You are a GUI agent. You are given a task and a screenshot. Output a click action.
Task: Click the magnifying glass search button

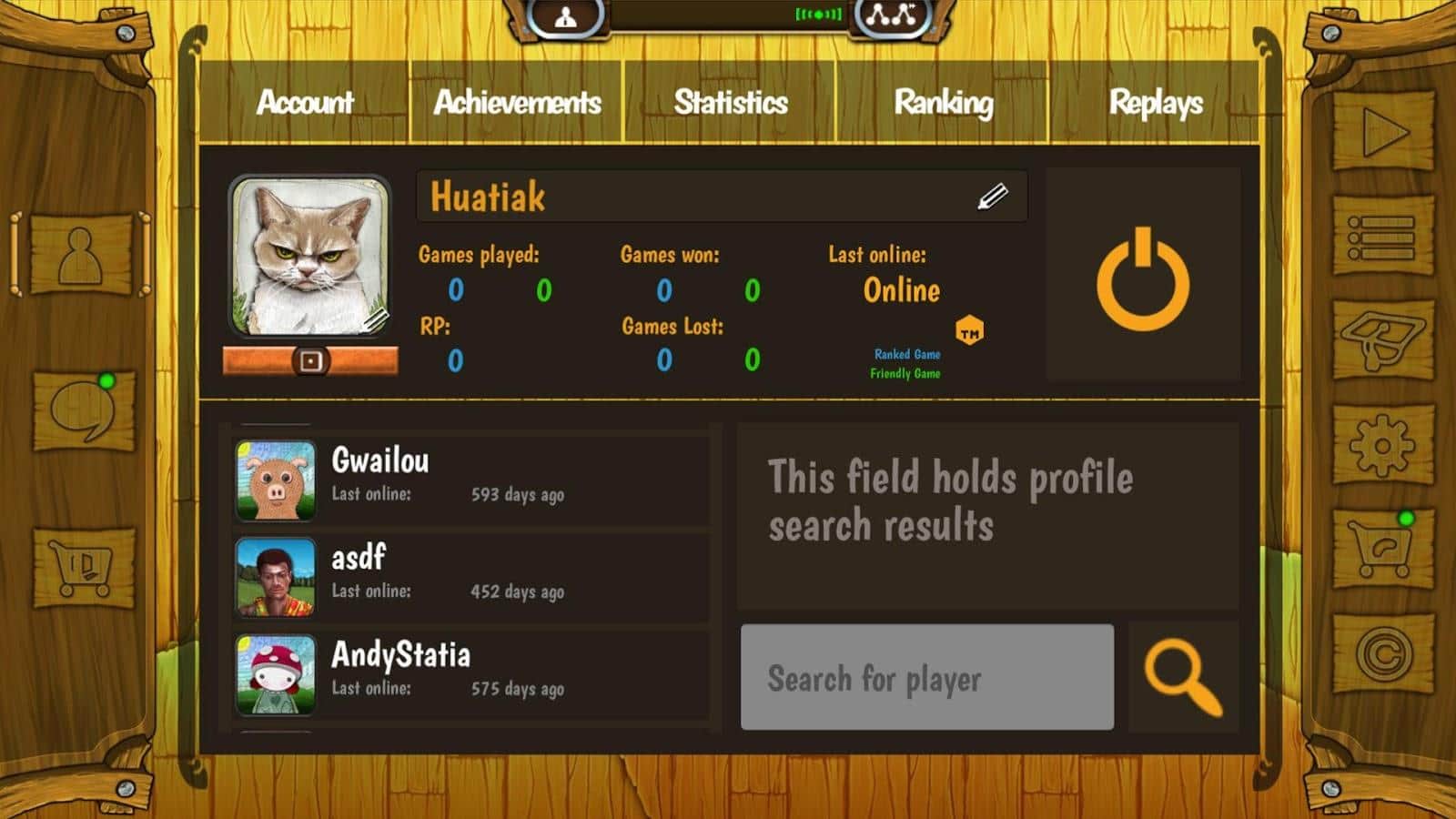coord(1182,677)
